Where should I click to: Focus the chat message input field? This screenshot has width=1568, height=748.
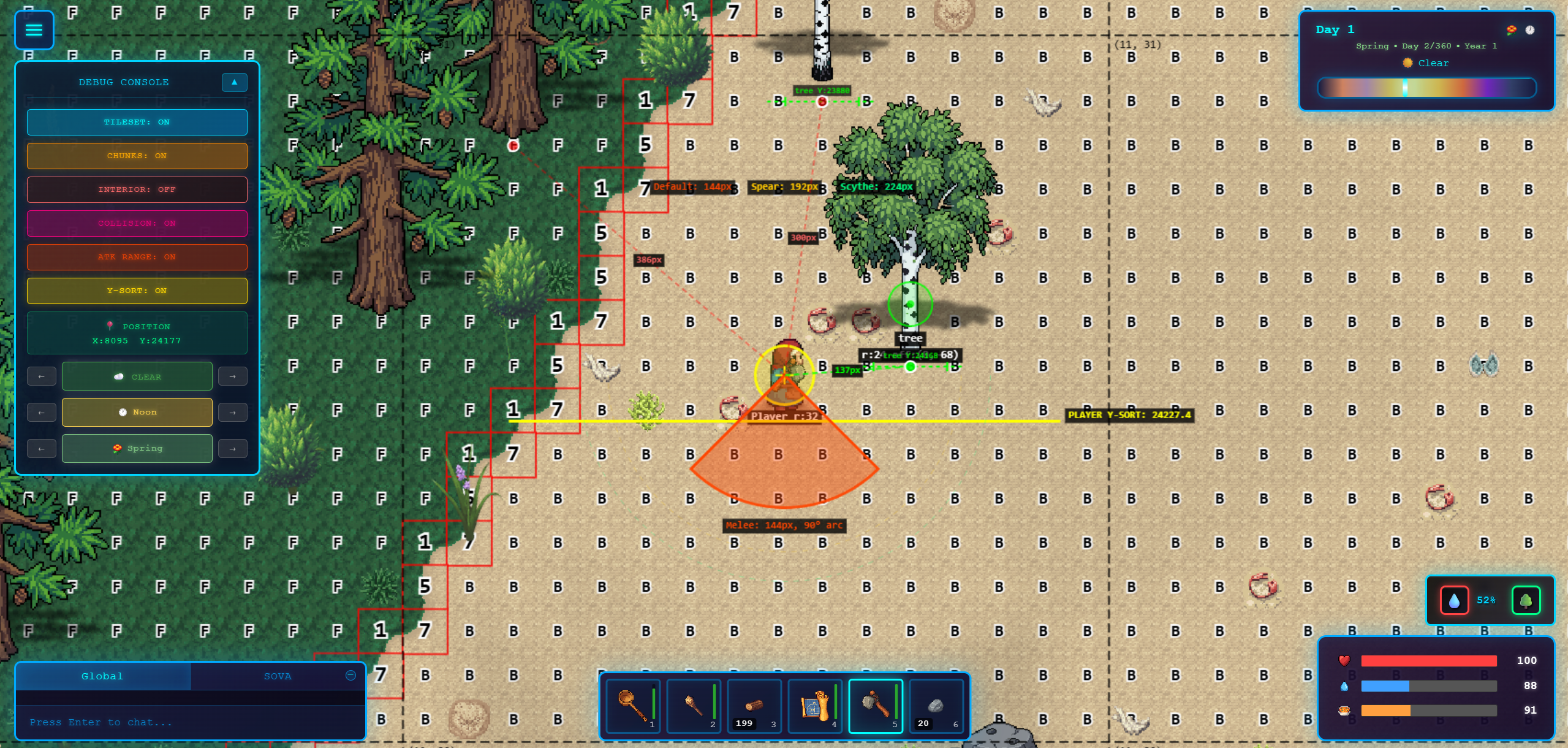coord(190,722)
